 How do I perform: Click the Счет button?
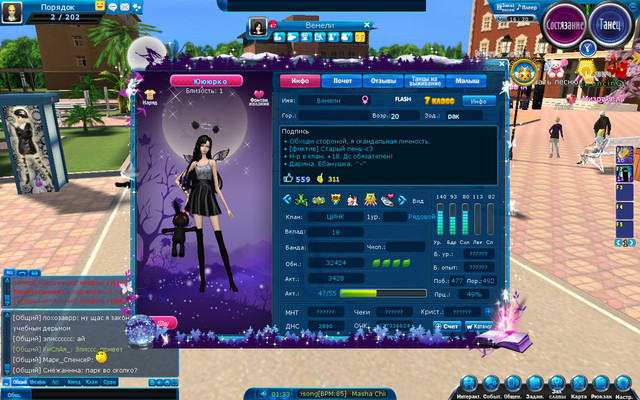pyautogui.click(x=449, y=326)
